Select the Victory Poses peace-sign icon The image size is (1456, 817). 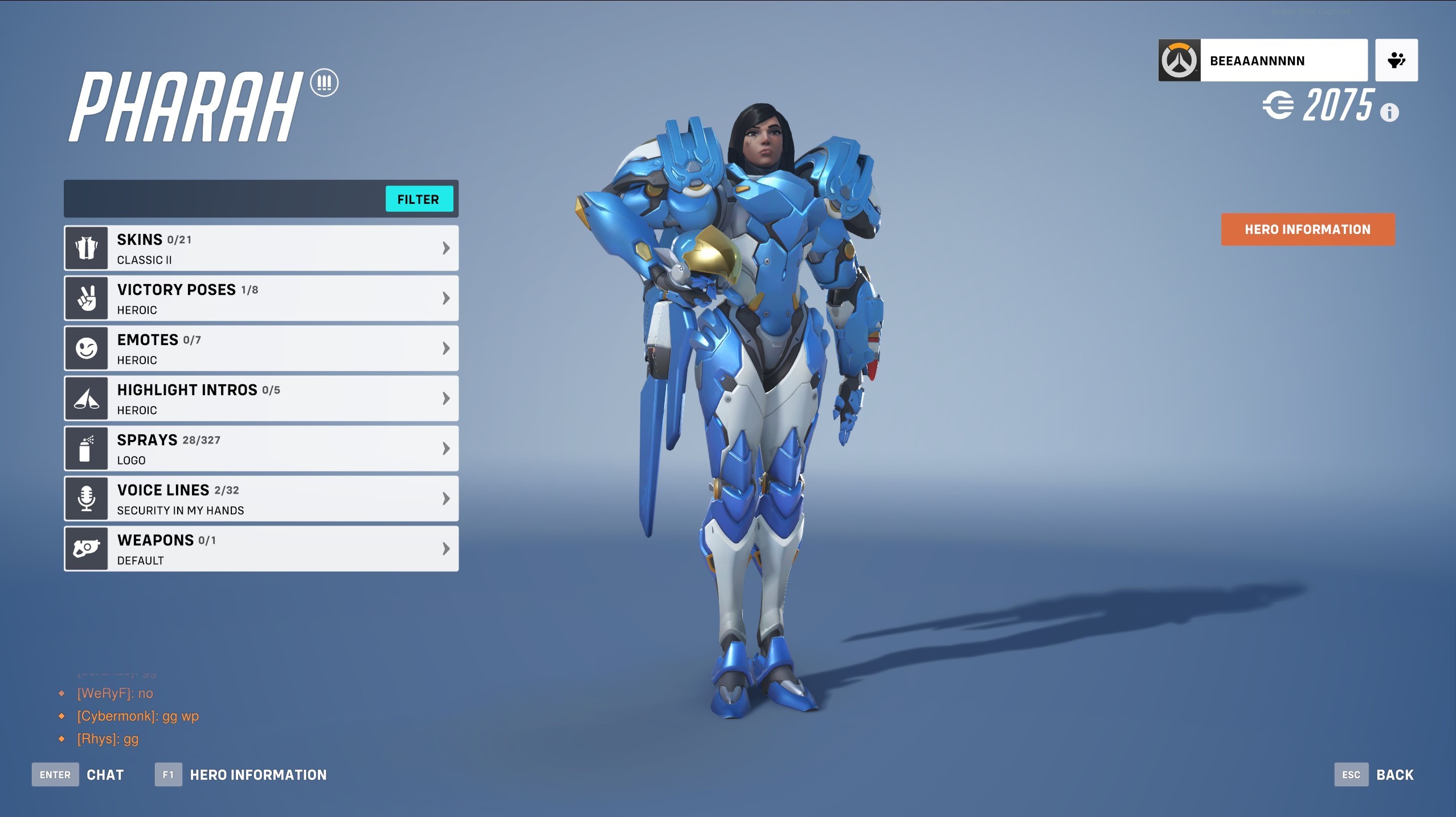(86, 298)
